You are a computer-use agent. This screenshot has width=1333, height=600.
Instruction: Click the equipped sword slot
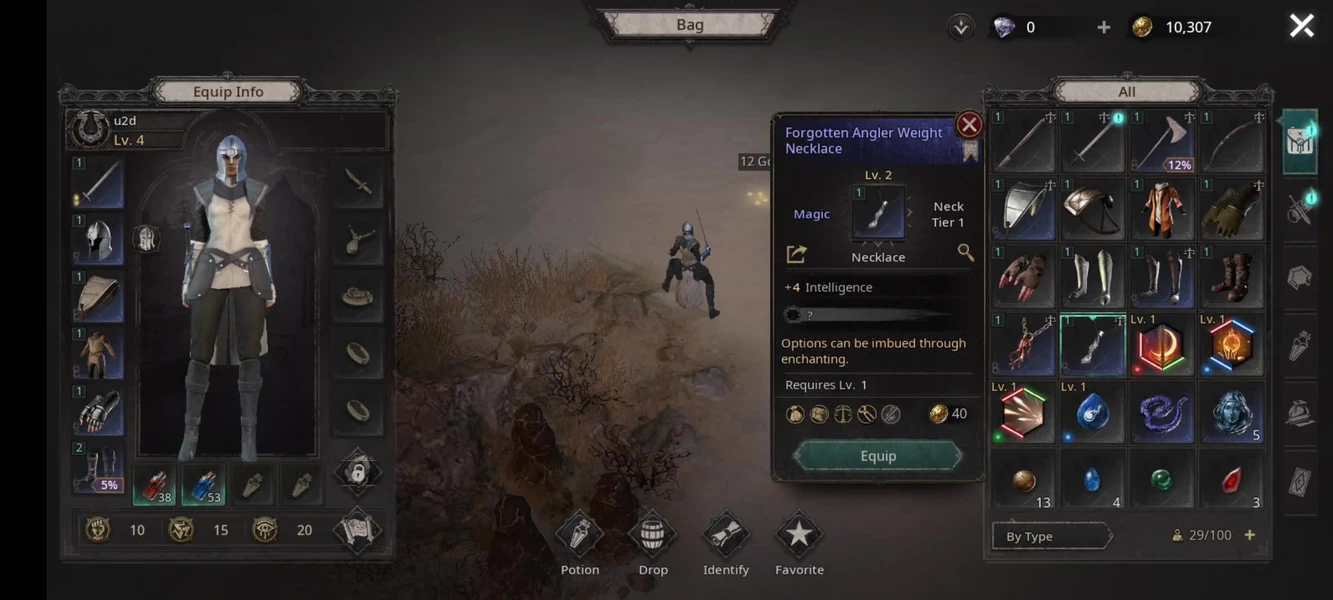[x=98, y=184]
